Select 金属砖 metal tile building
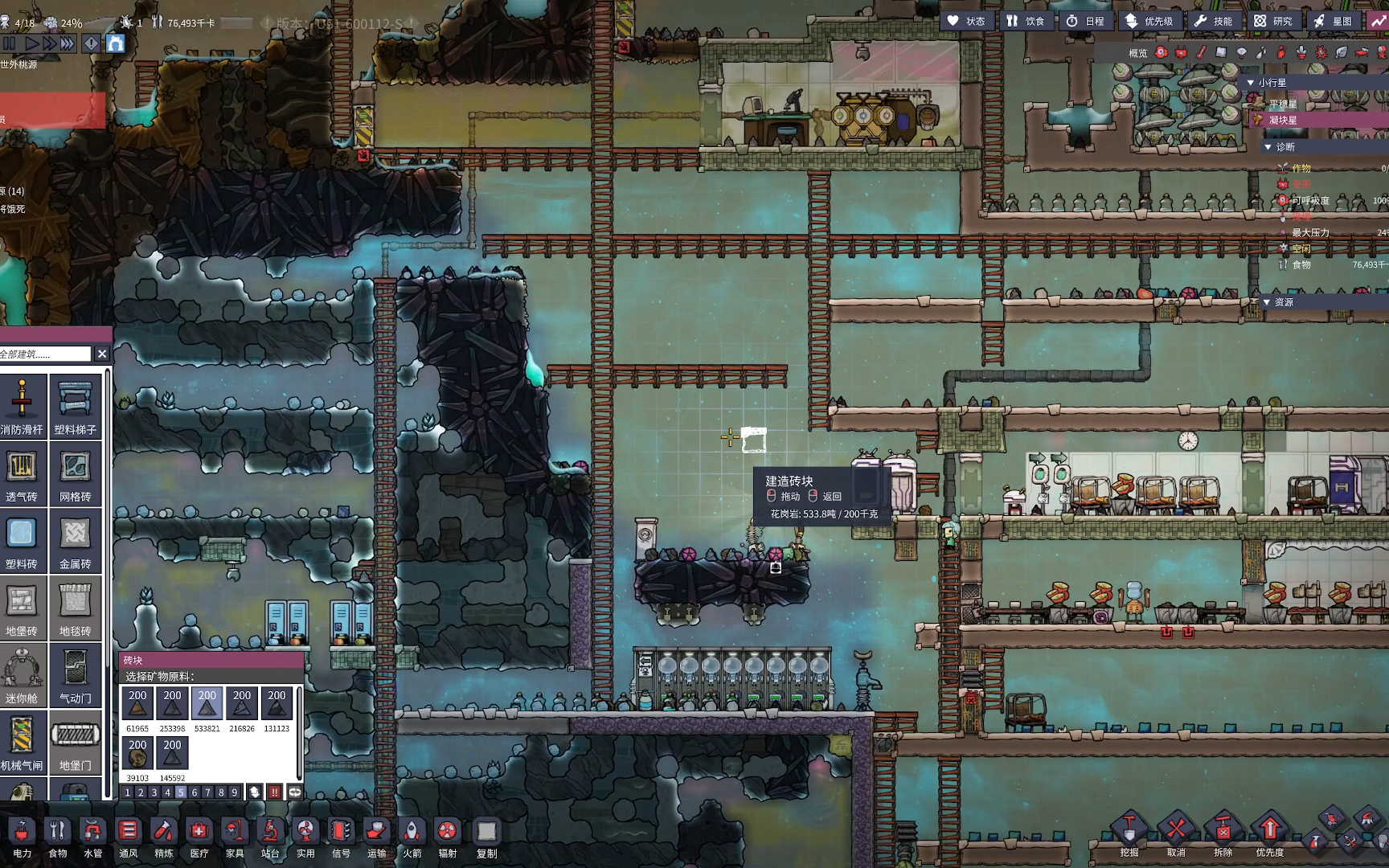The width and height of the screenshot is (1389, 868). [75, 540]
